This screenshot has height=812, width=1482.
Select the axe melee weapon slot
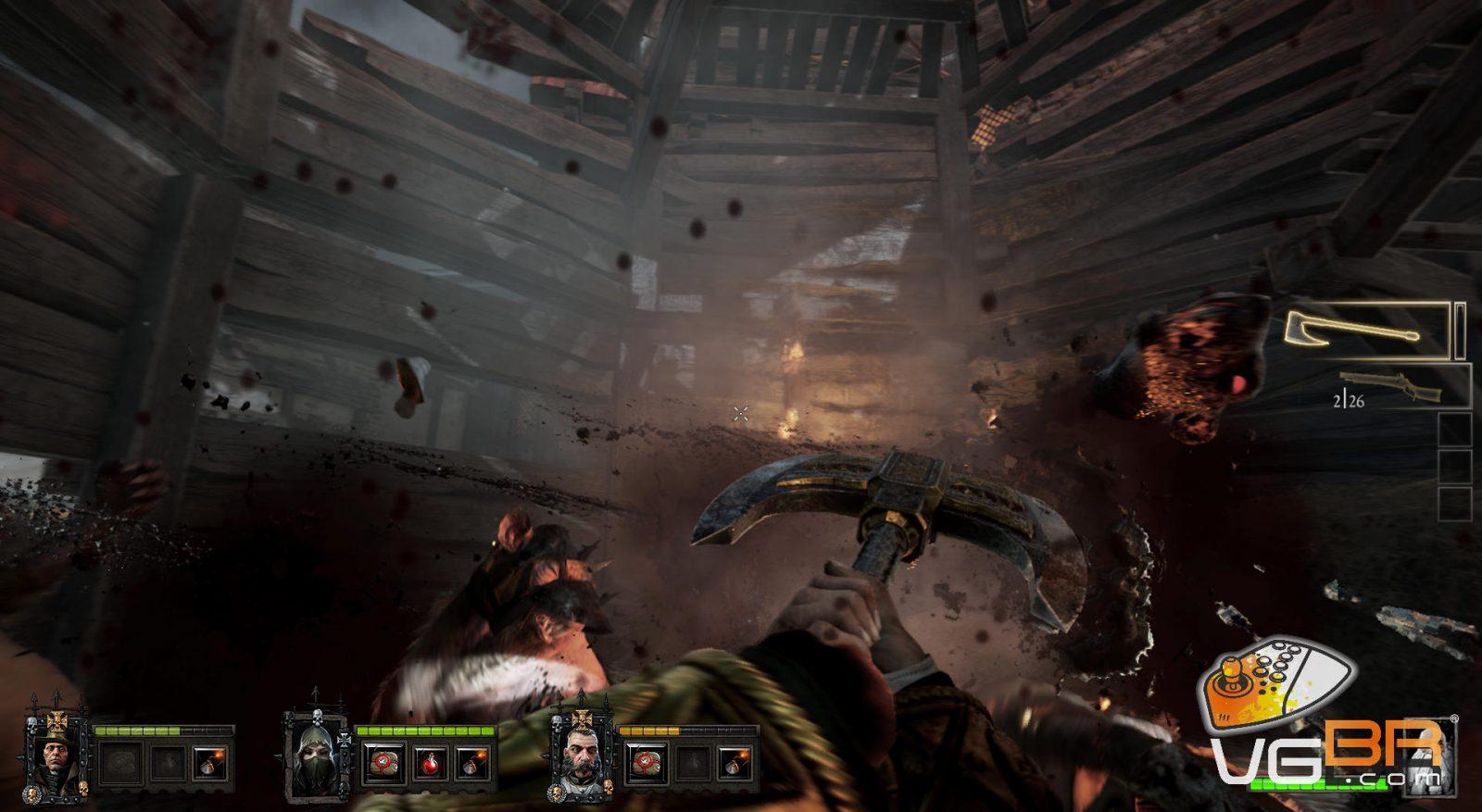click(1366, 330)
